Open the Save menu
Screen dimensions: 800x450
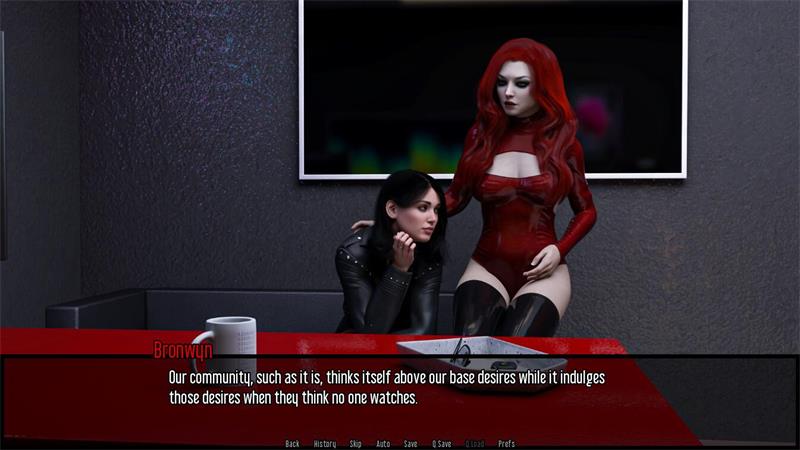(x=411, y=444)
